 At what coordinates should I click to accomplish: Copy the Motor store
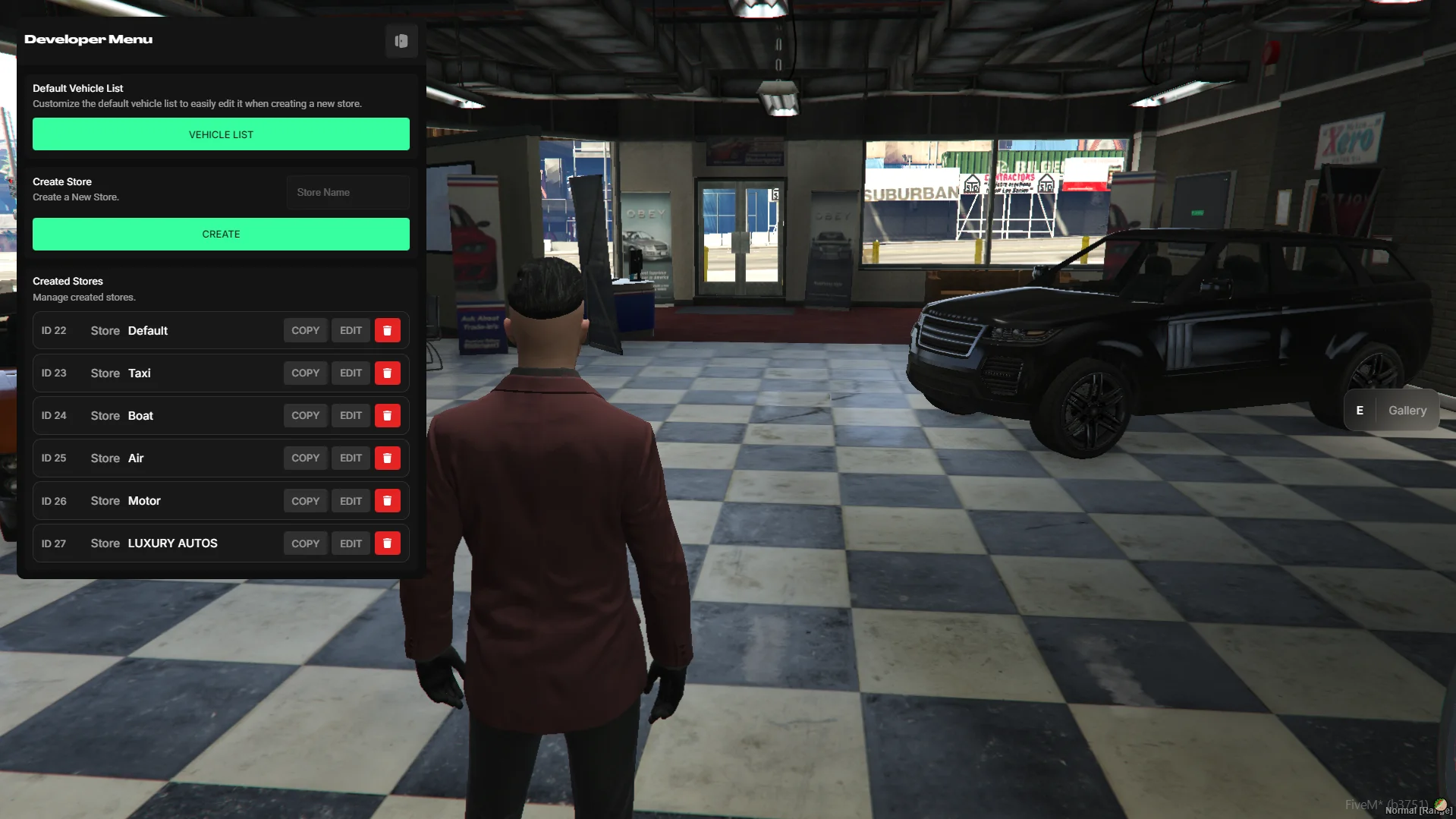tap(305, 501)
